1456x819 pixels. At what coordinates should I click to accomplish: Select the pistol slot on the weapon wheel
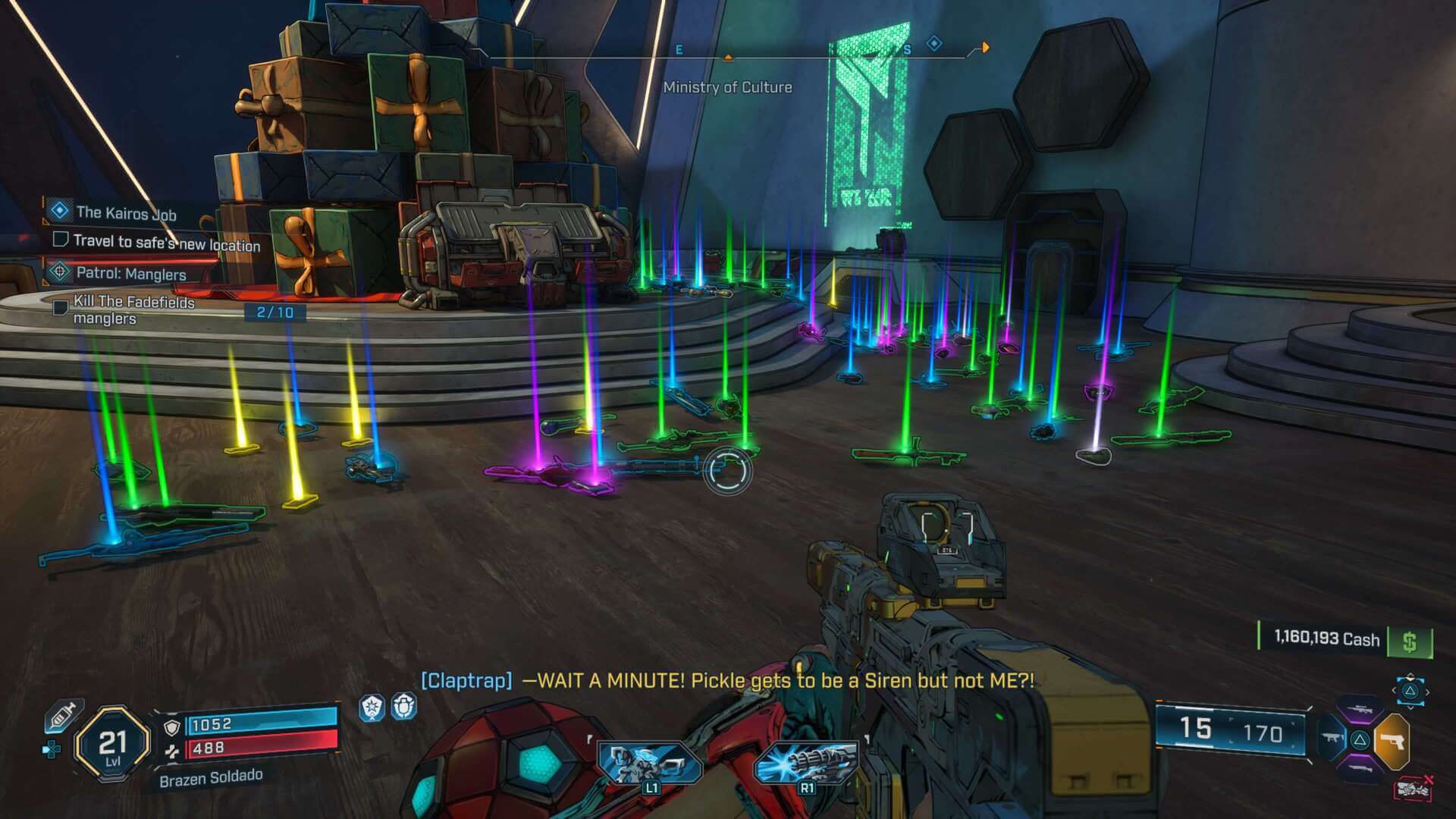click(1393, 741)
